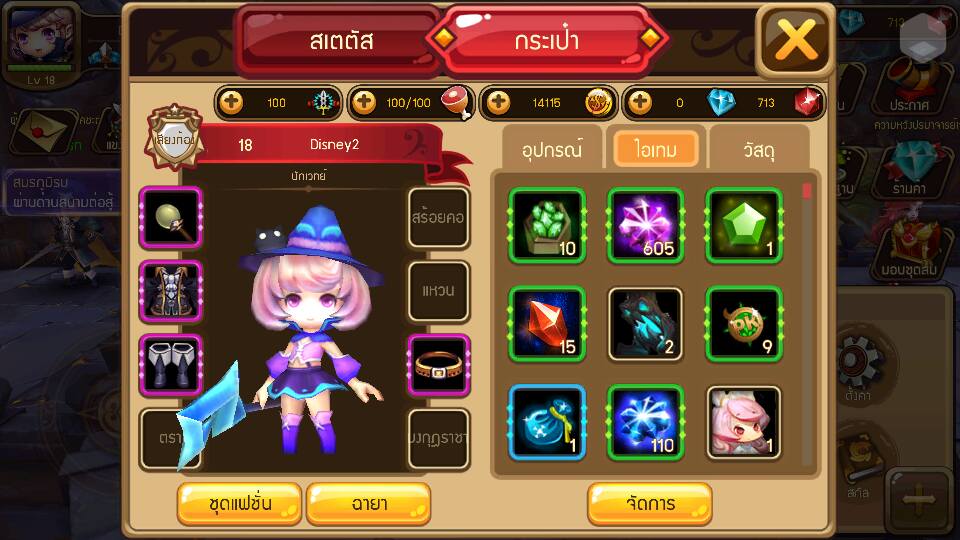The height and width of the screenshot is (540, 960).
Task: Select the PK badge item
Action: [x=744, y=323]
